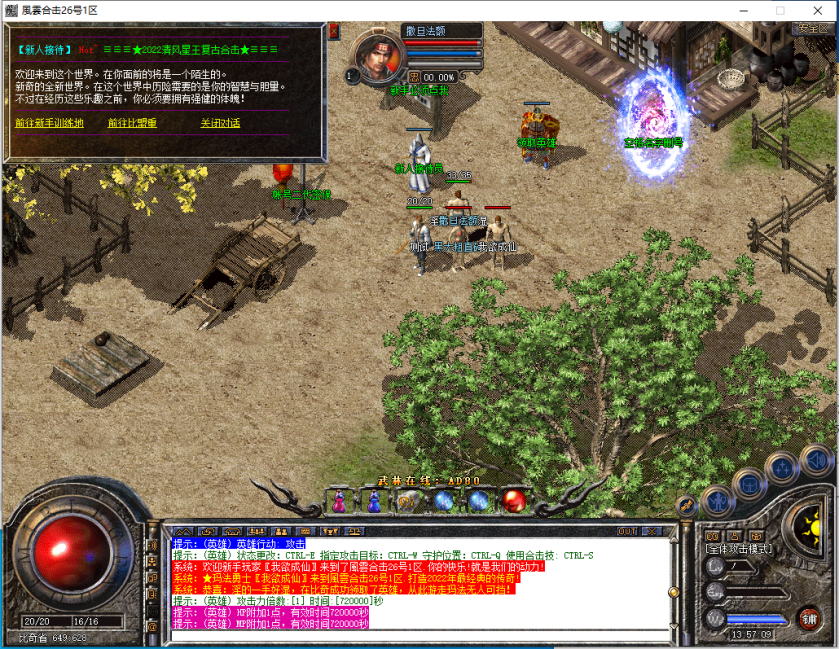
Task: Open the bag inventory round button
Action: [x=748, y=483]
